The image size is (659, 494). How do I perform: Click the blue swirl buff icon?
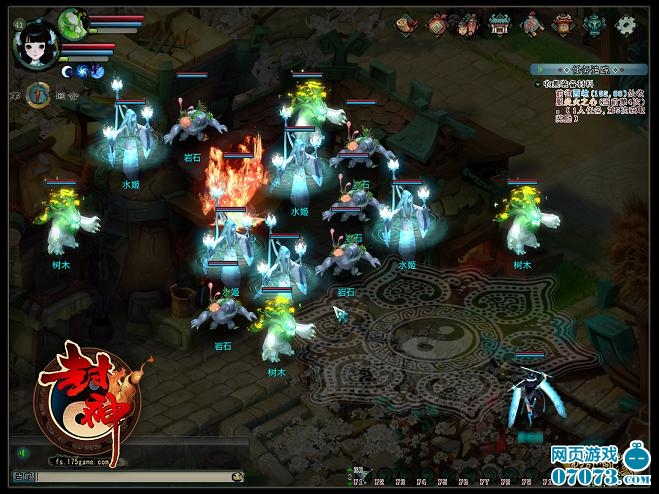pos(83,71)
